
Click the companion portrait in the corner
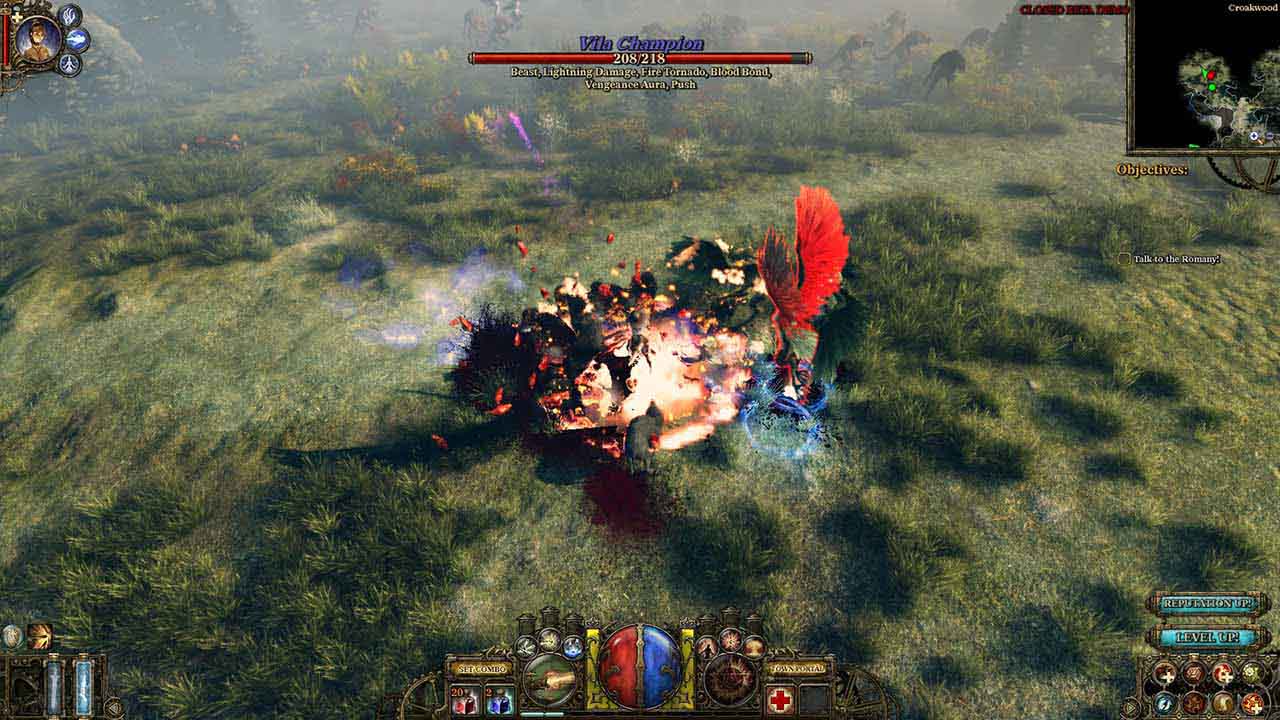(38, 39)
